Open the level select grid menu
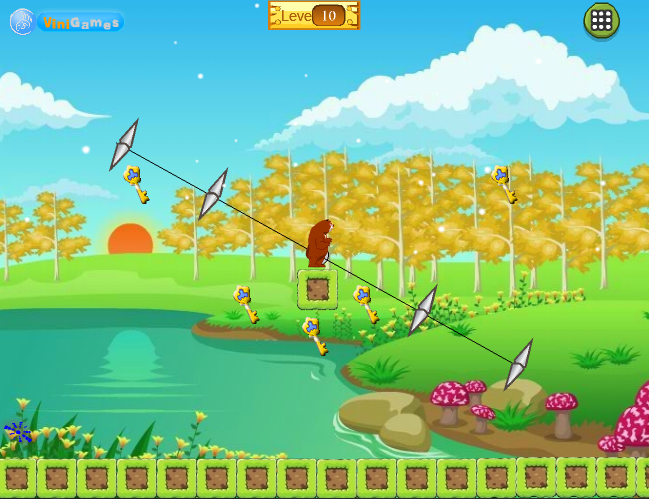Viewport: 649px width, 499px height. [601, 20]
